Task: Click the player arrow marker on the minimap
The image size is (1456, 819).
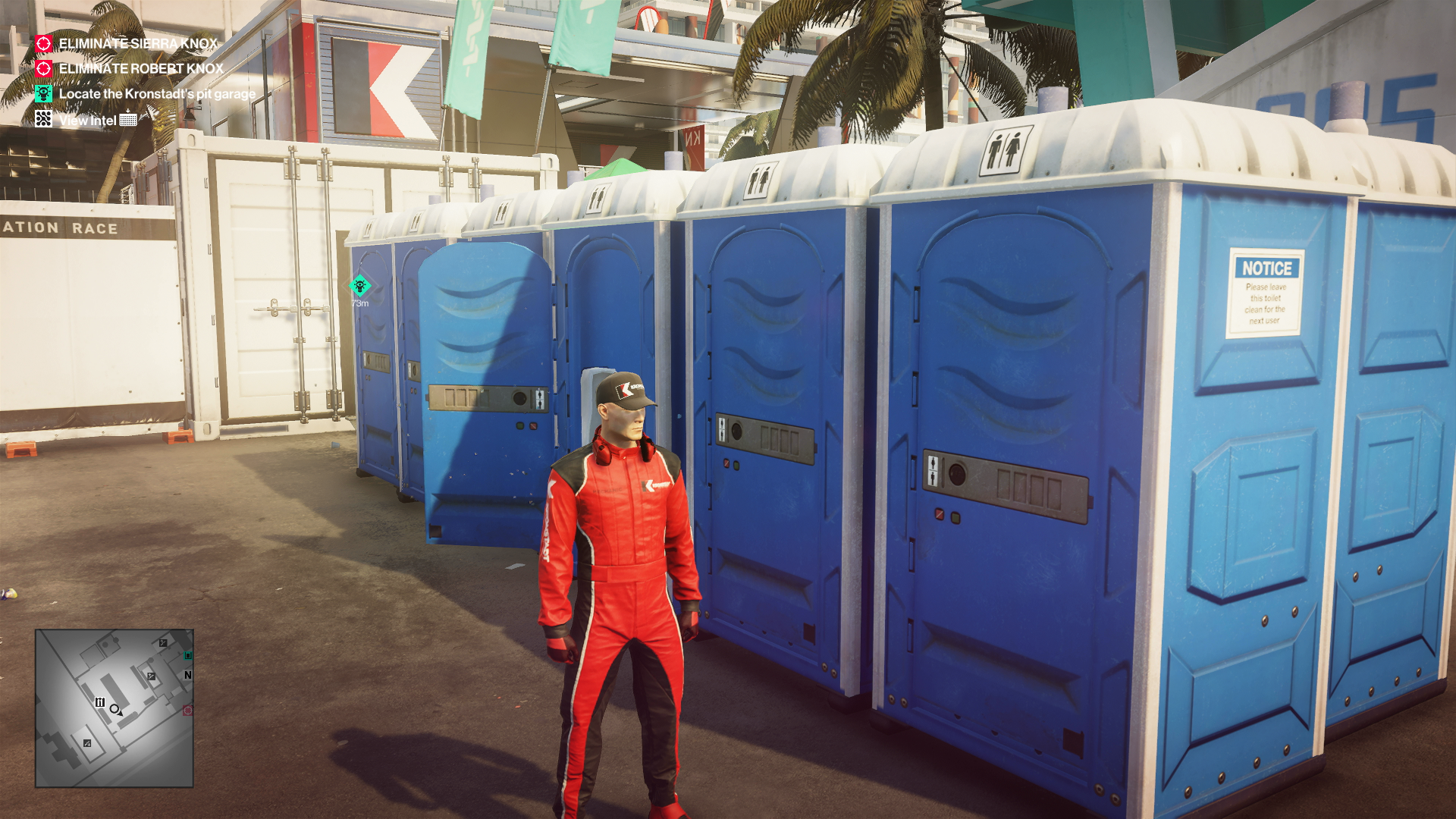Action: tap(115, 709)
